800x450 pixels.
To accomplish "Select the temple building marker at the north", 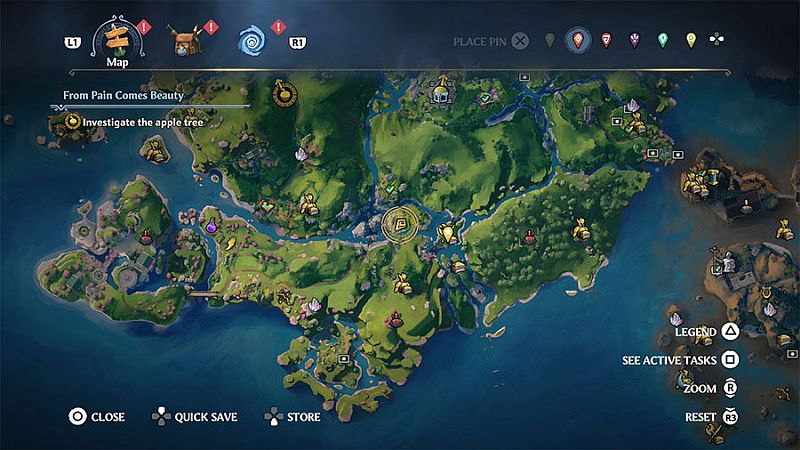I will pos(439,92).
